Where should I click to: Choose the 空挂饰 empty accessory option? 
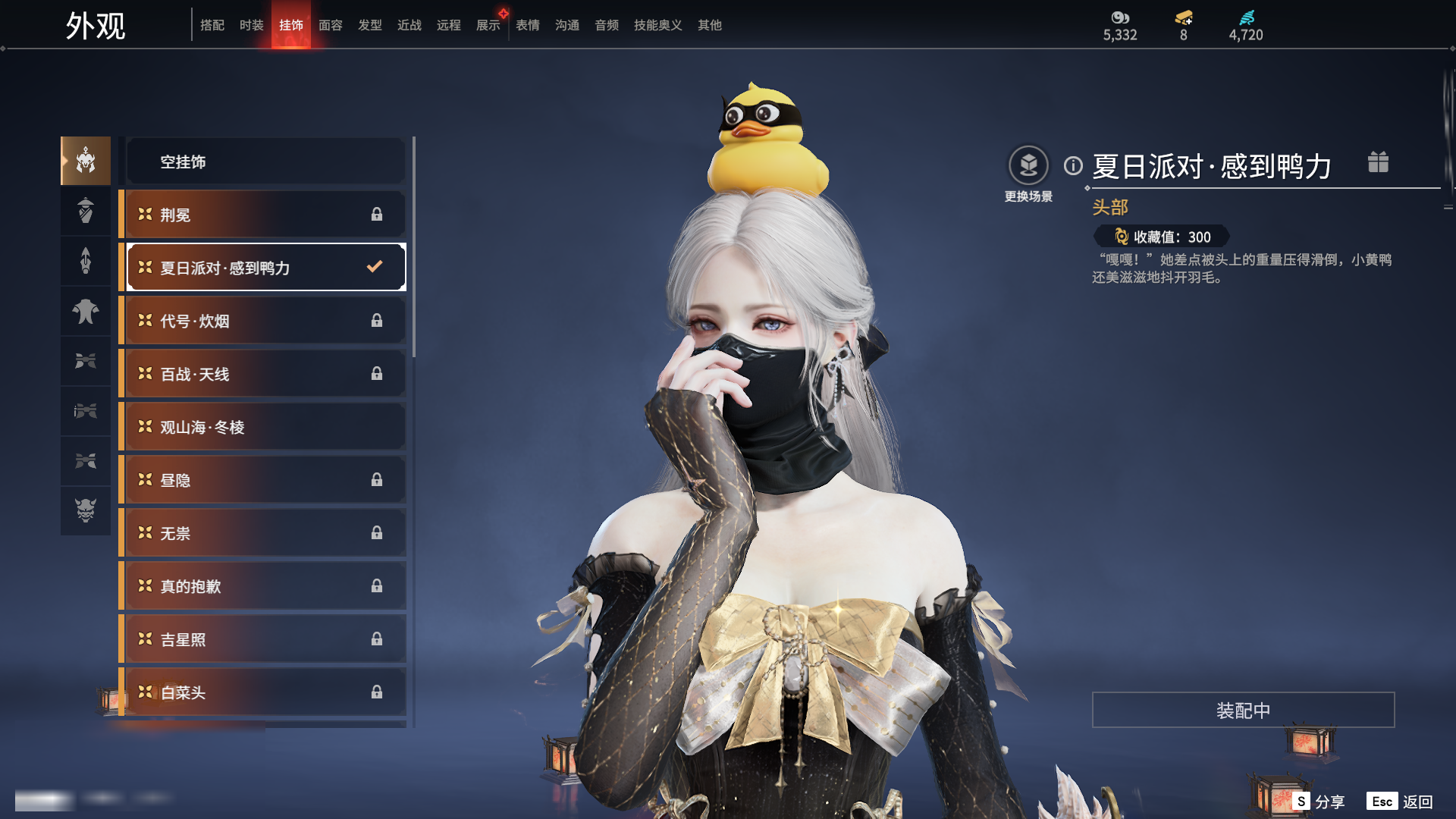tap(265, 162)
